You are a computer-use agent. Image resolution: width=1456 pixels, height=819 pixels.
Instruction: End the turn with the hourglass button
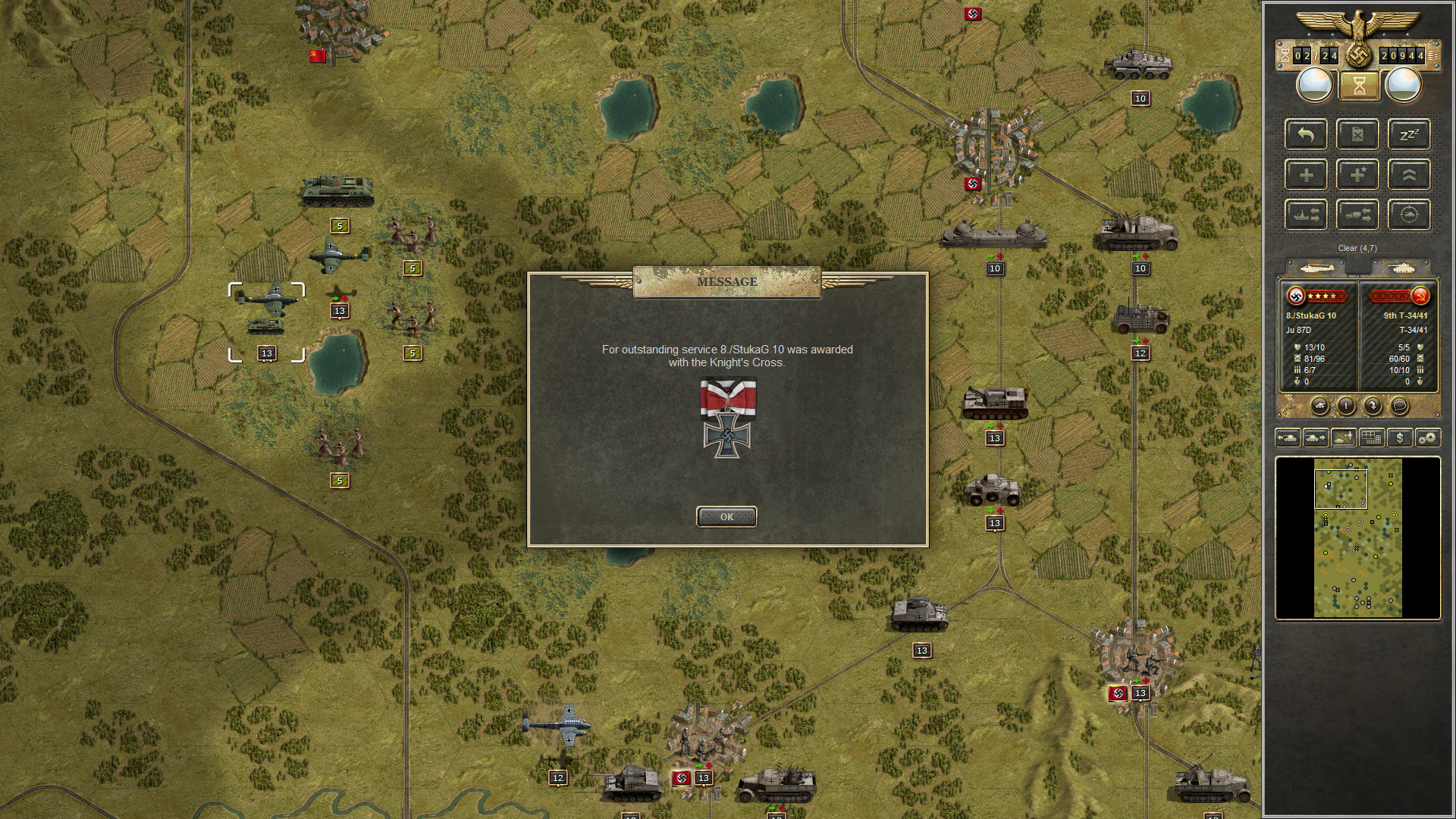pos(1360,85)
